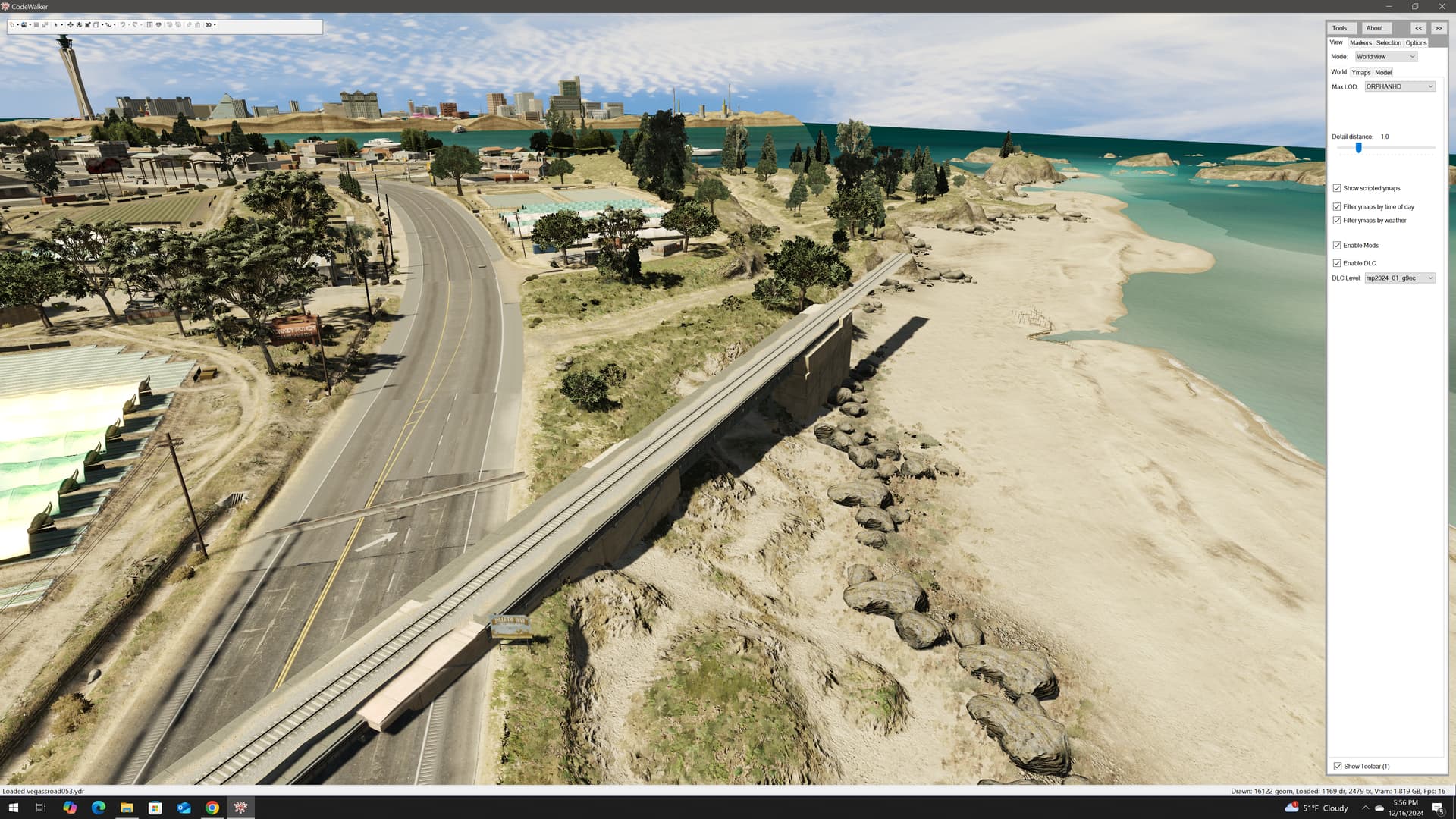Image resolution: width=1456 pixels, height=819 pixels.
Task: Open a file using the Open toolbar icon
Action: pyautogui.click(x=24, y=25)
